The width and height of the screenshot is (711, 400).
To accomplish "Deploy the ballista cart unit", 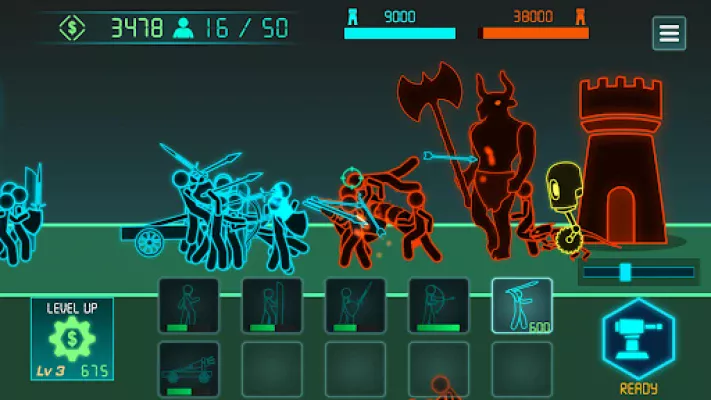I will click(x=188, y=369).
